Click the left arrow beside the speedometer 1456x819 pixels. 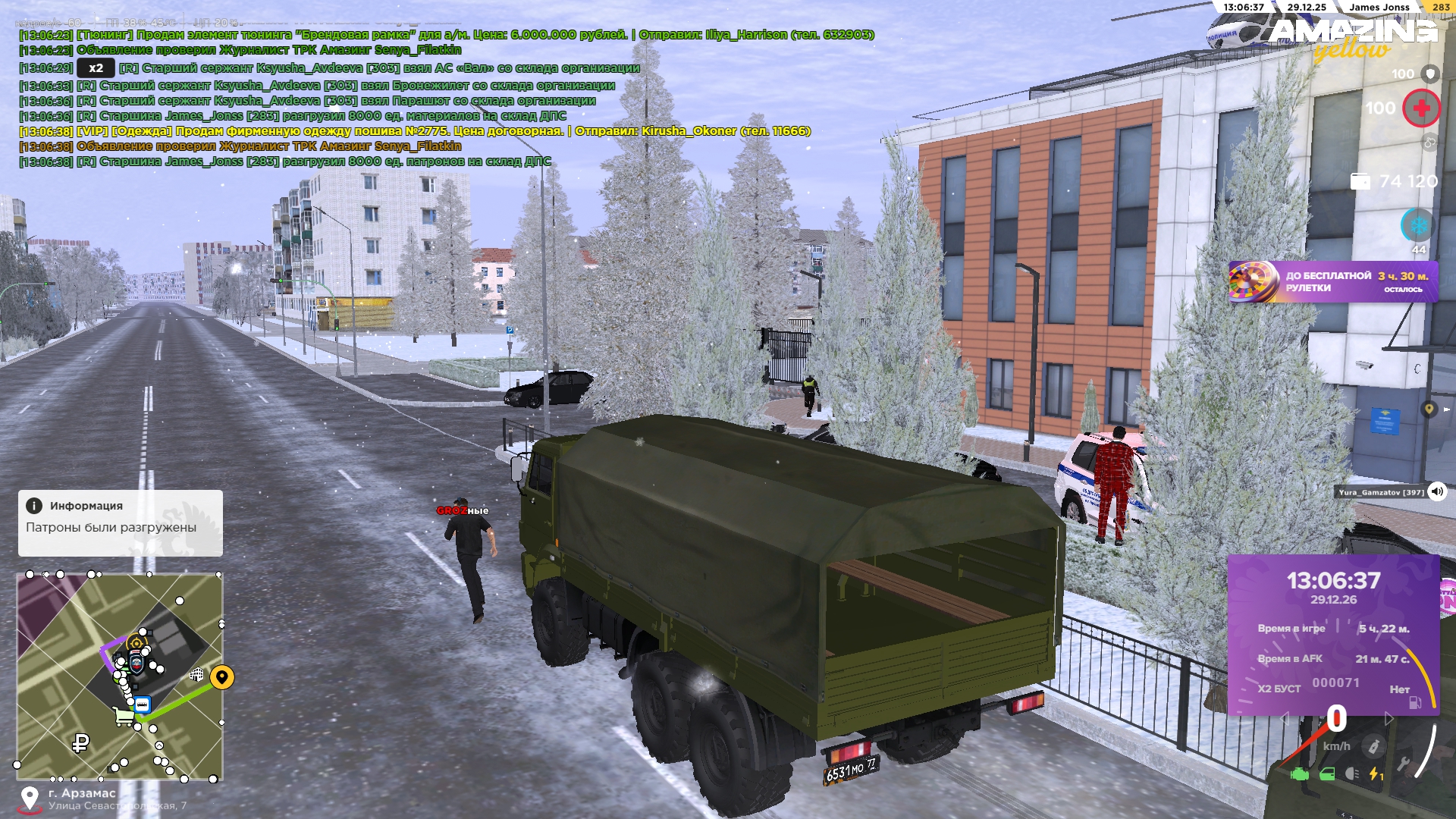pyautogui.click(x=1285, y=719)
